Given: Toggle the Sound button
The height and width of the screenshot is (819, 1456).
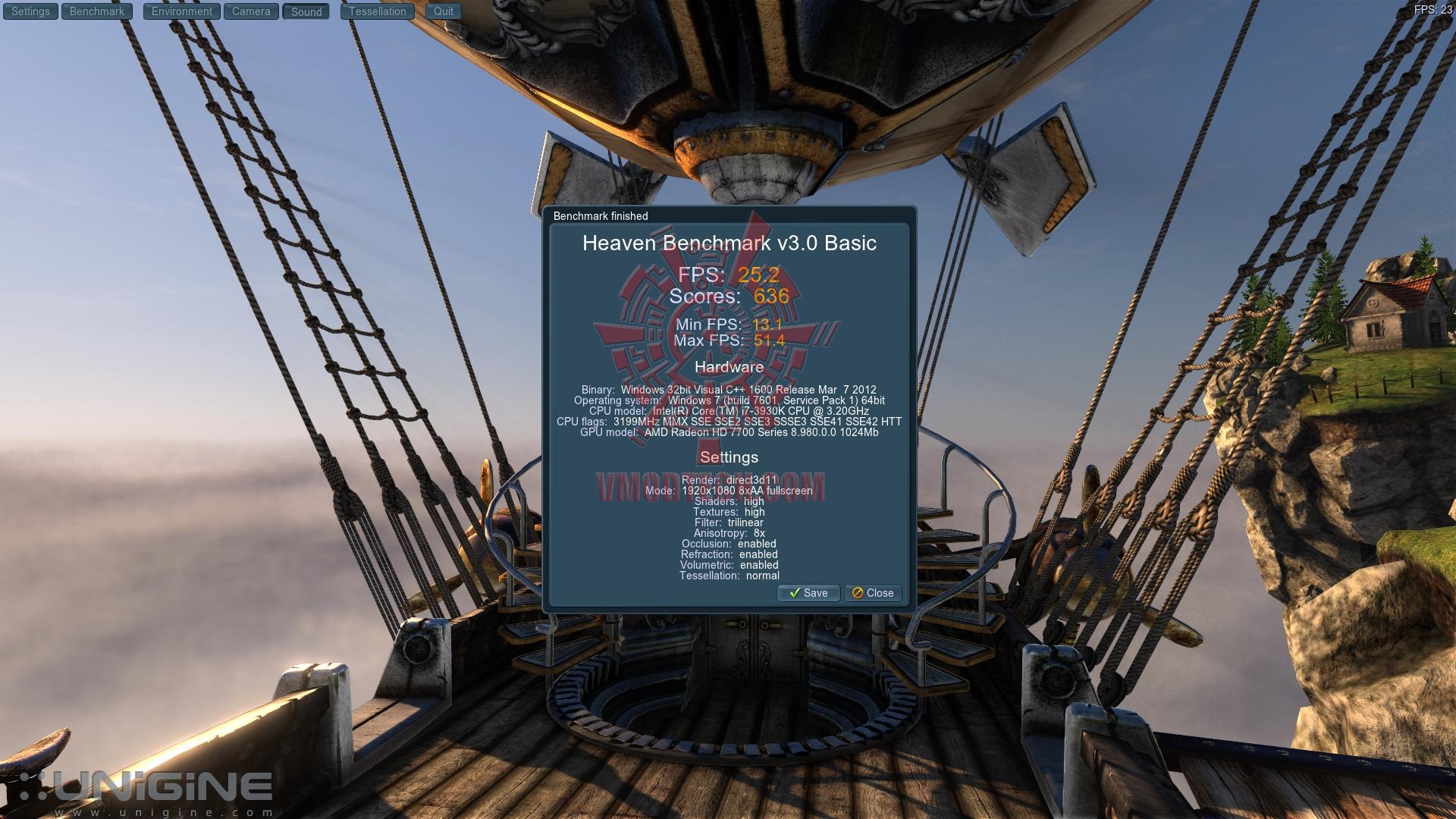Looking at the screenshot, I should 306,11.
